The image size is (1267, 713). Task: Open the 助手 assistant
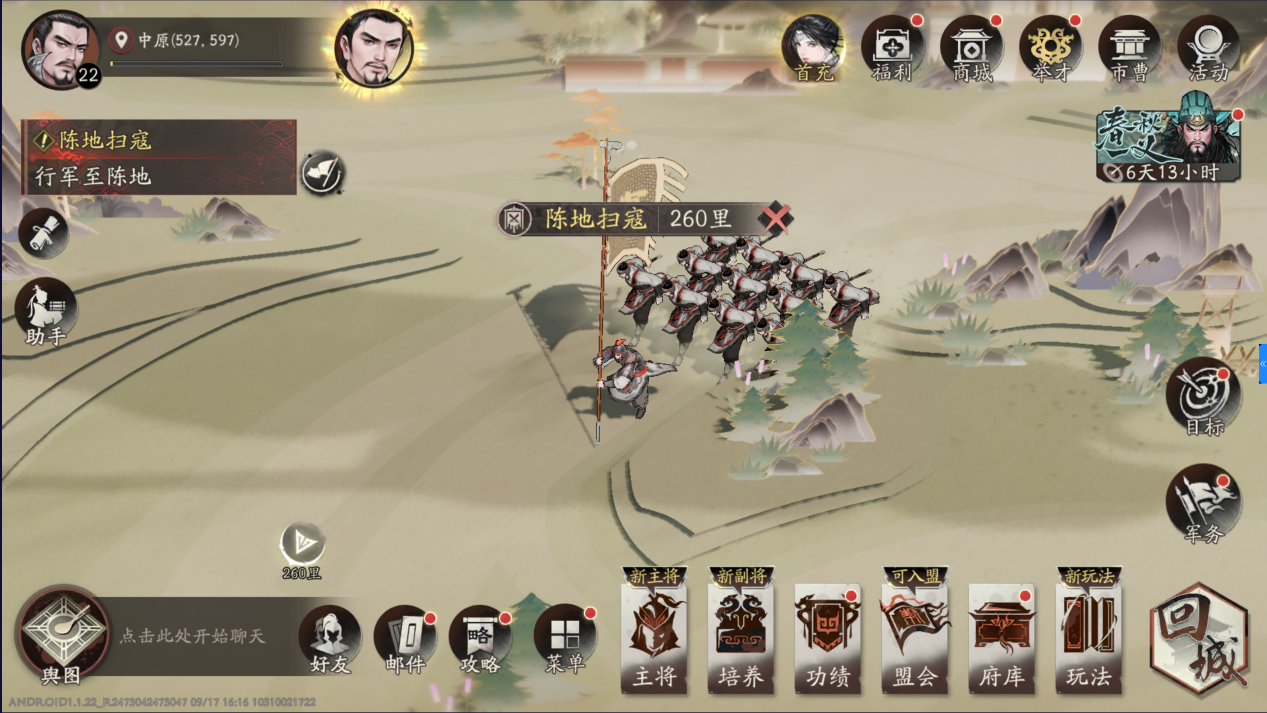[x=46, y=310]
